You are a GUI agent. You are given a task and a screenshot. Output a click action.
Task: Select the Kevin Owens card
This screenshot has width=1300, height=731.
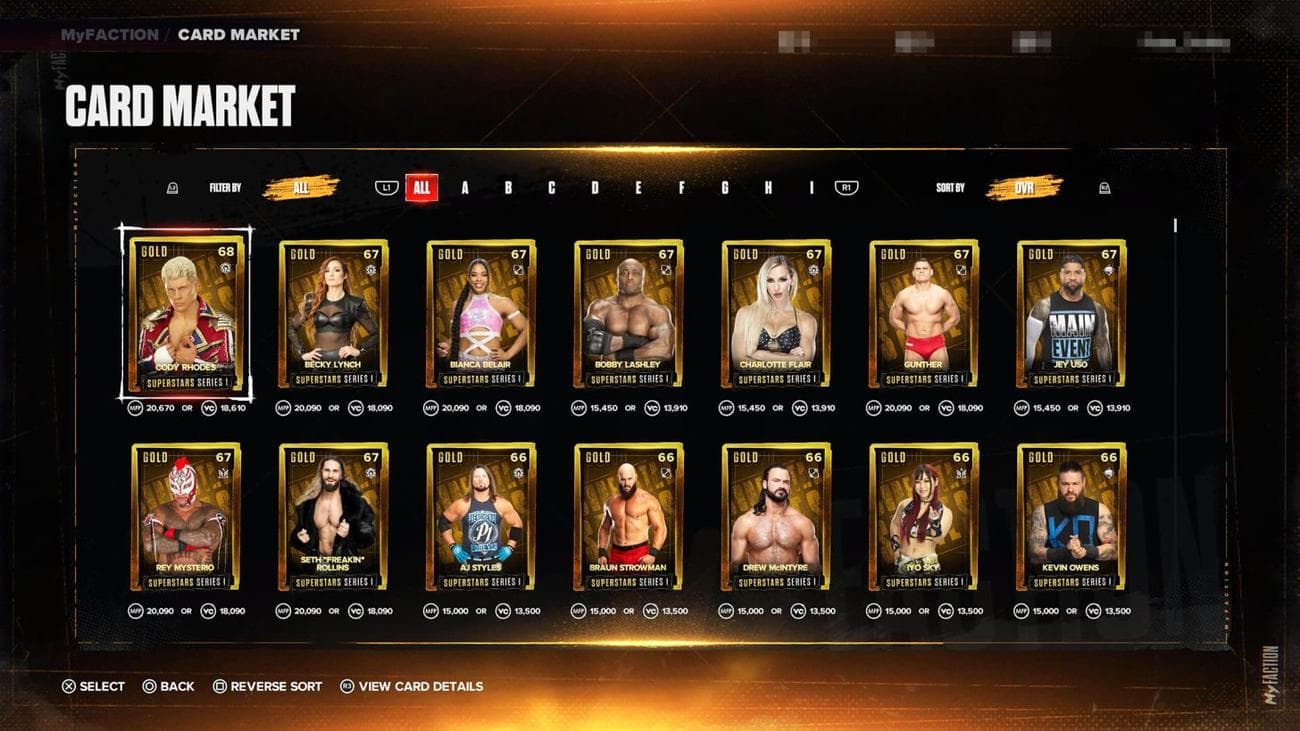(1071, 516)
